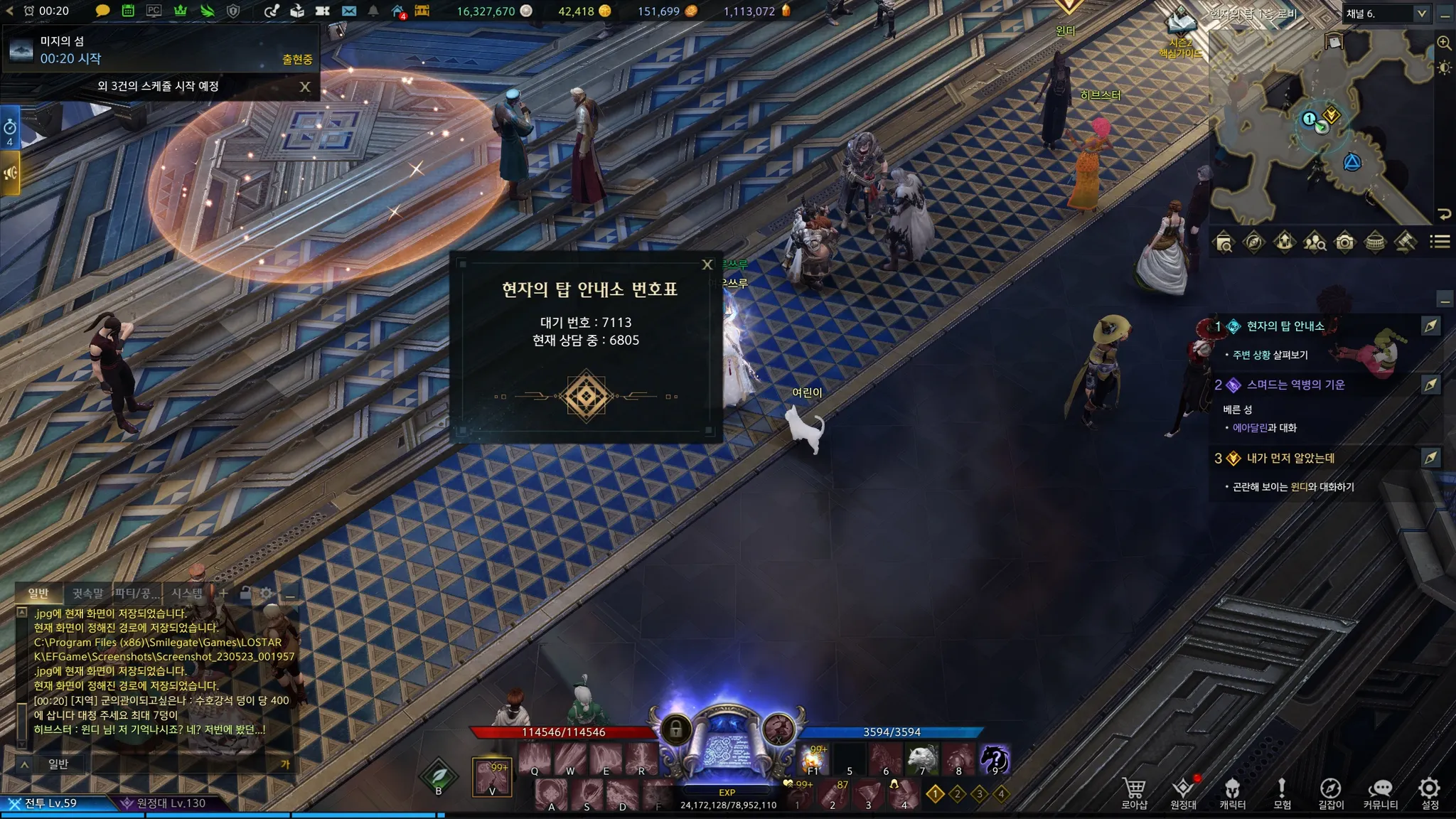Dismiss the schedule notification banner
1456x819 pixels.
coord(305,87)
